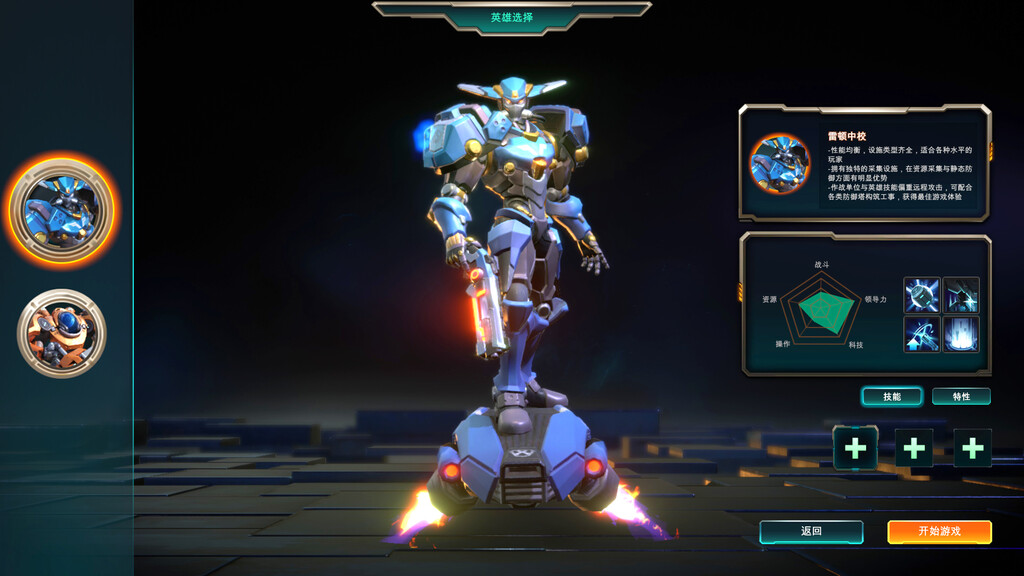The image size is (1024, 576).
Task: Click the hero portrait in the description panel
Action: point(780,163)
